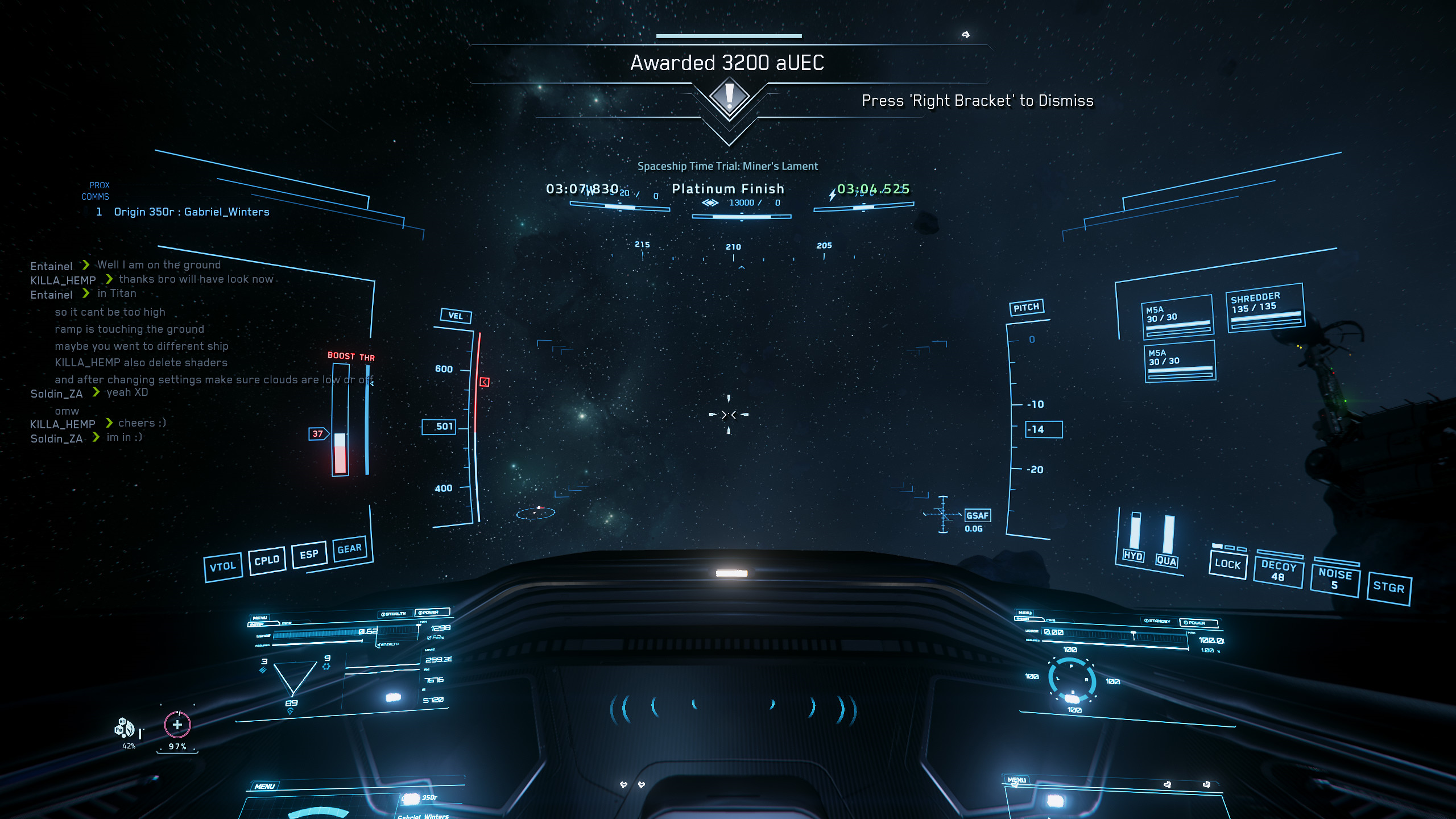Select the QUA quantum fuel gauge label
The width and height of the screenshot is (1456, 819).
coord(1166,561)
